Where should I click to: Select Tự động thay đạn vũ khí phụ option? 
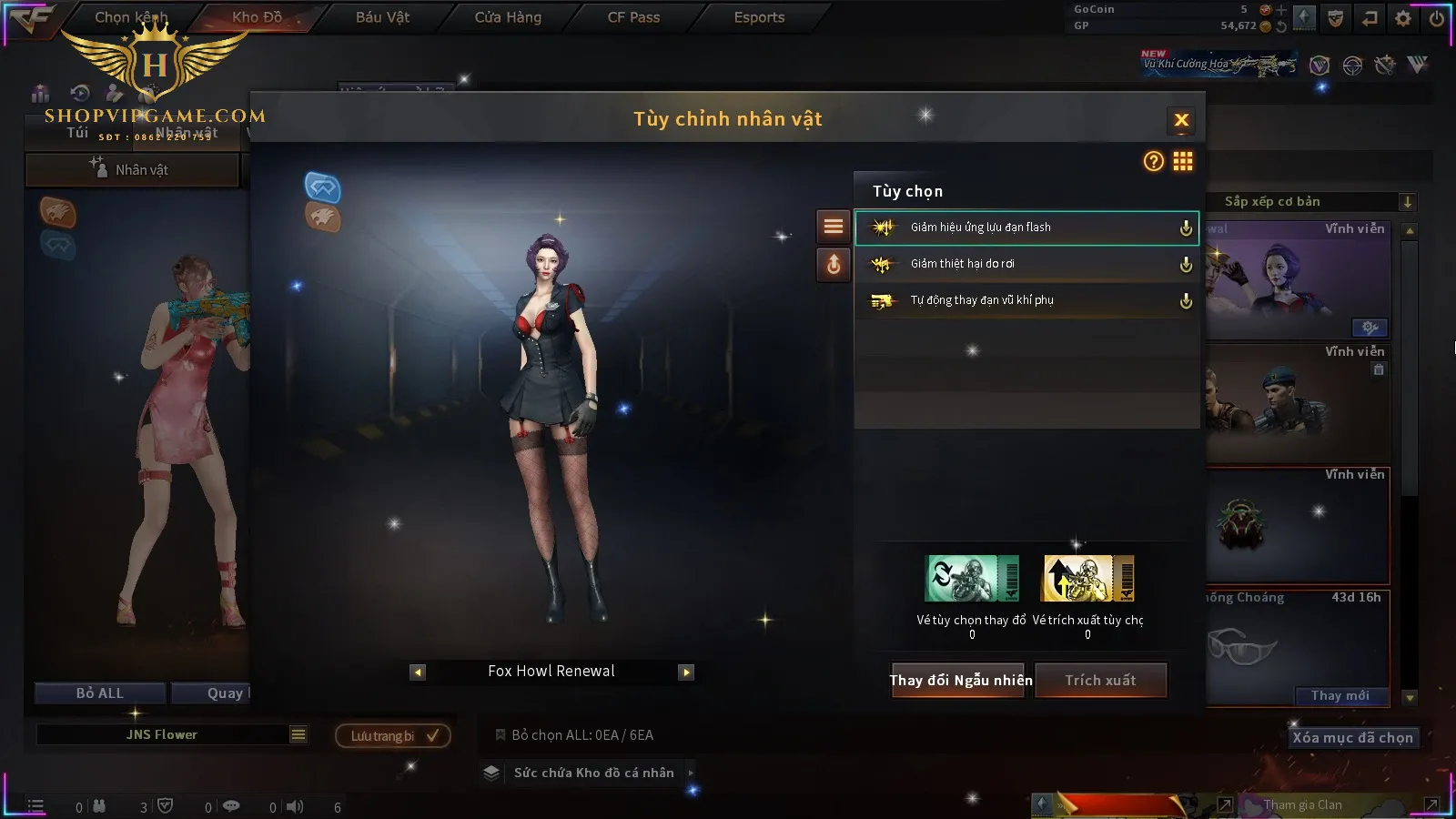tap(1026, 300)
